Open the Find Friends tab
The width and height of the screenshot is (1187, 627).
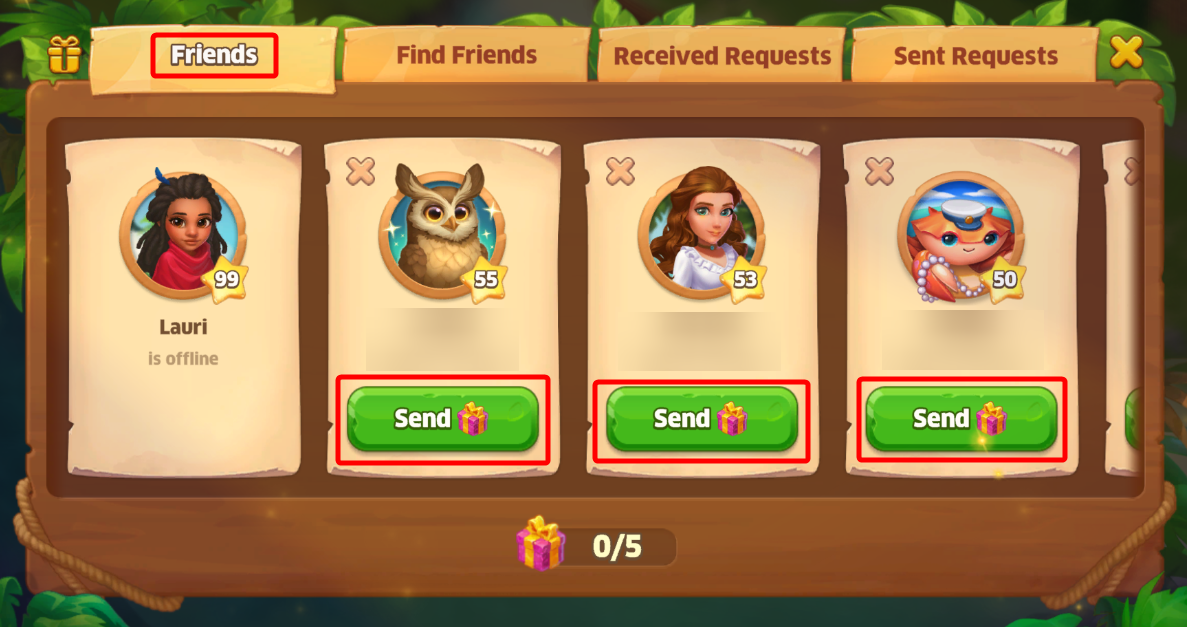[x=466, y=55]
